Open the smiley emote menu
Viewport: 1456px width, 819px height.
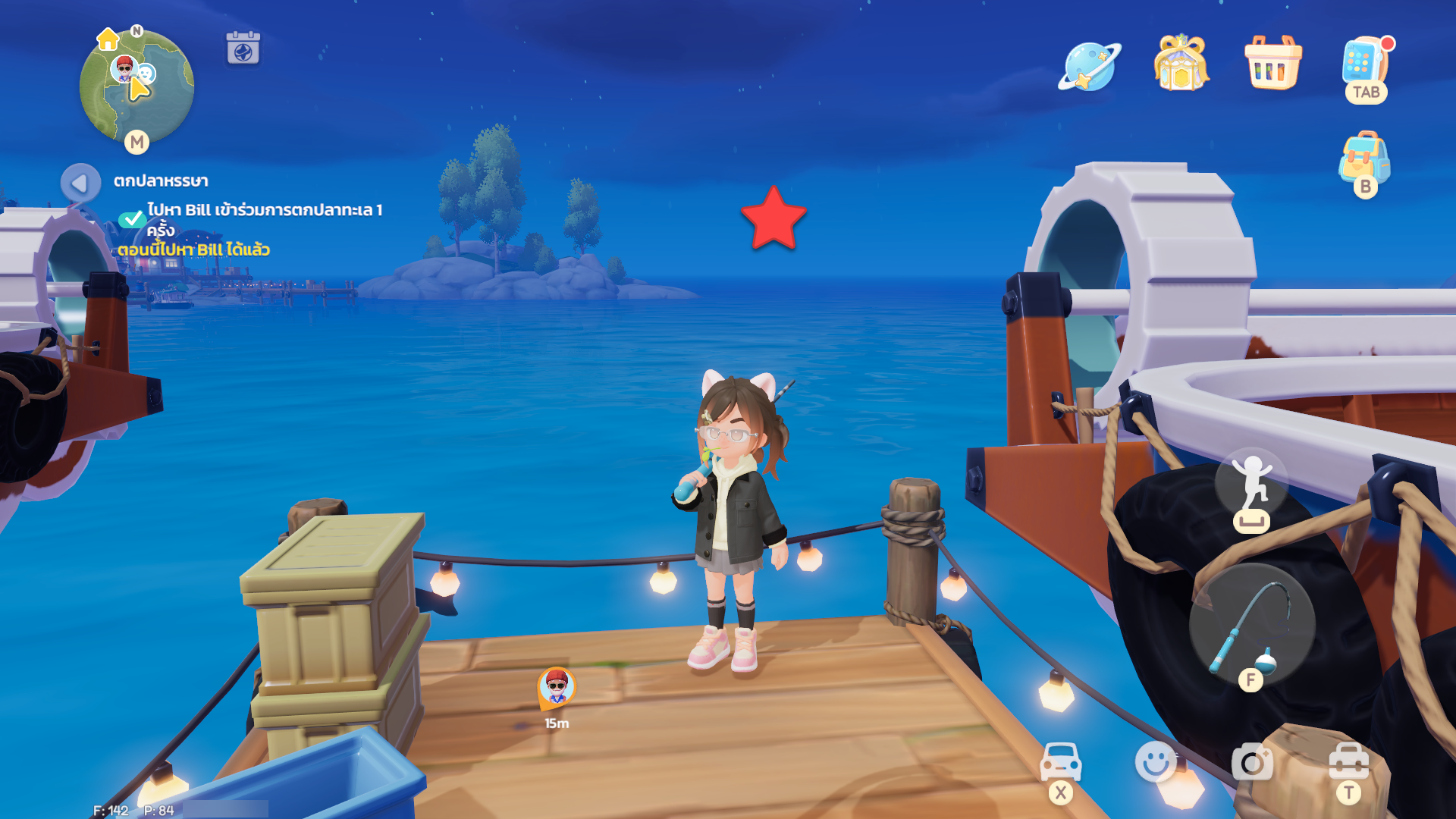1156,761
